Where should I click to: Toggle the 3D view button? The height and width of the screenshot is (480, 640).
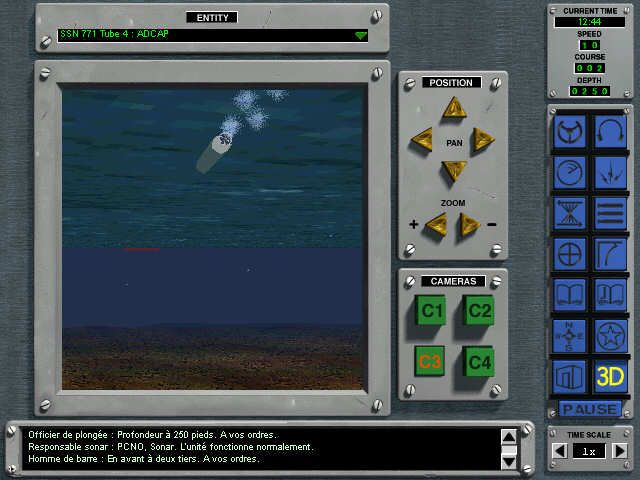pyautogui.click(x=610, y=377)
